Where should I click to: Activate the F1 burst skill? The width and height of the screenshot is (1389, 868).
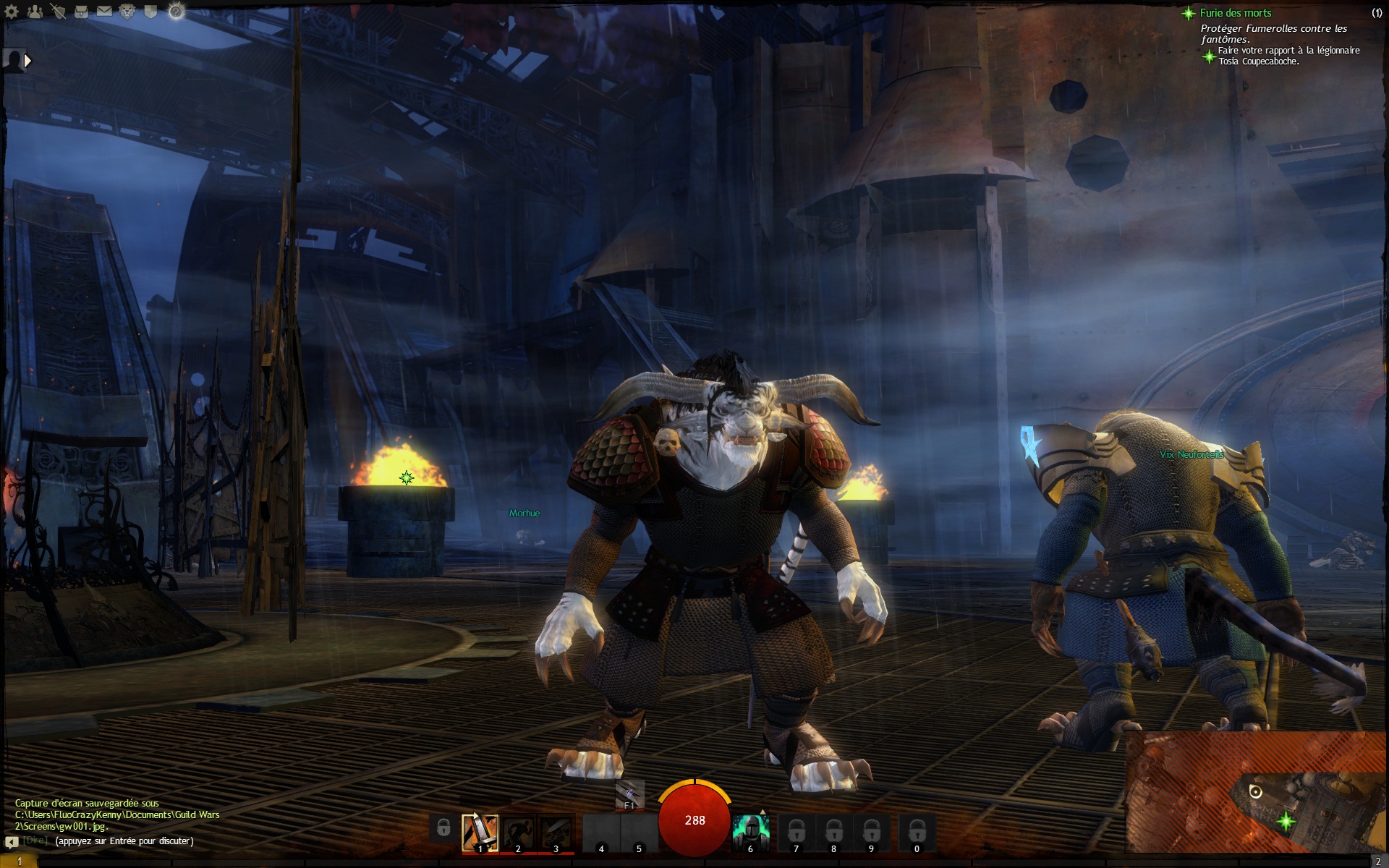(629, 795)
